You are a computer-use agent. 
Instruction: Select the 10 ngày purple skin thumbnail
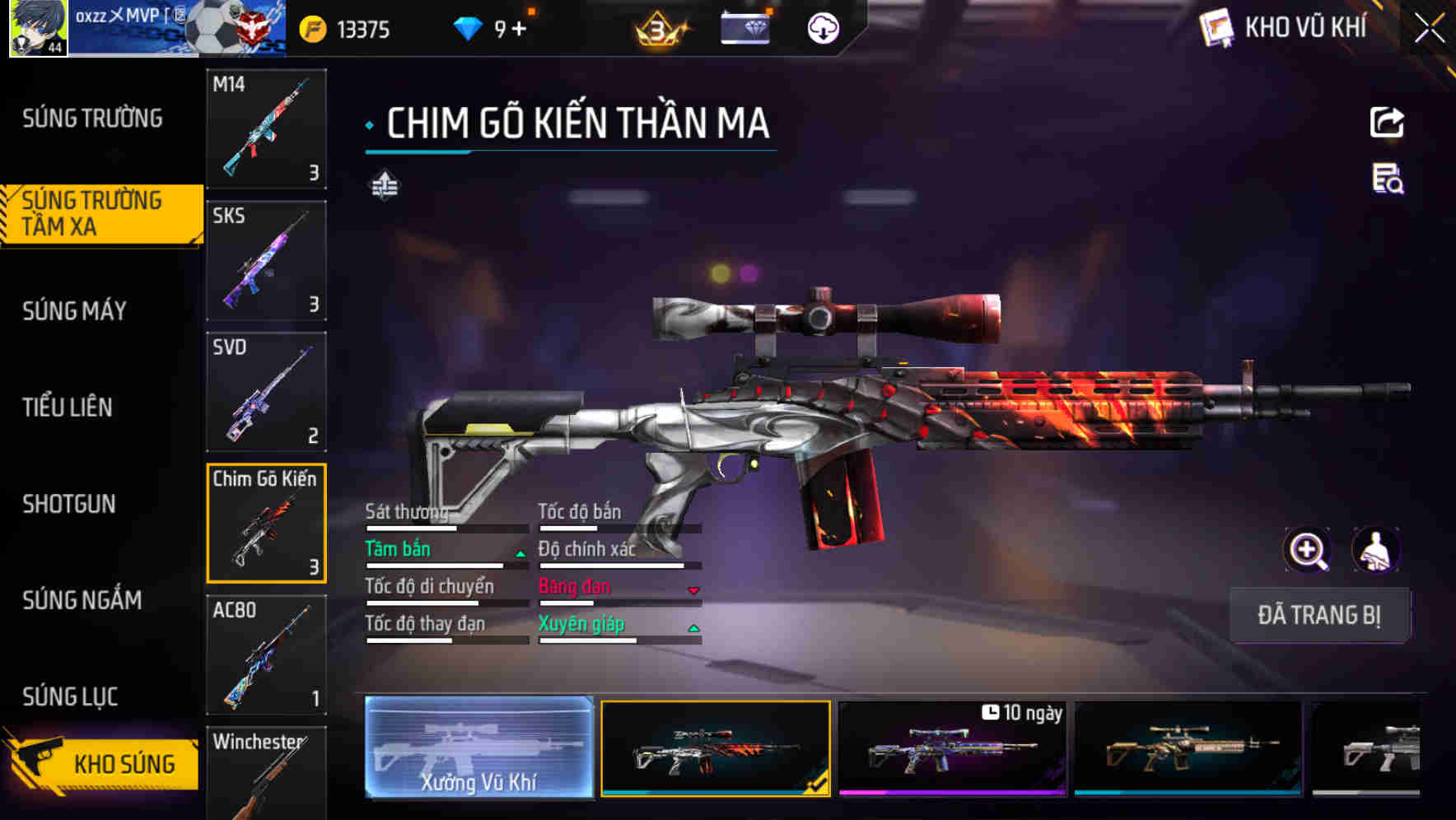click(952, 749)
